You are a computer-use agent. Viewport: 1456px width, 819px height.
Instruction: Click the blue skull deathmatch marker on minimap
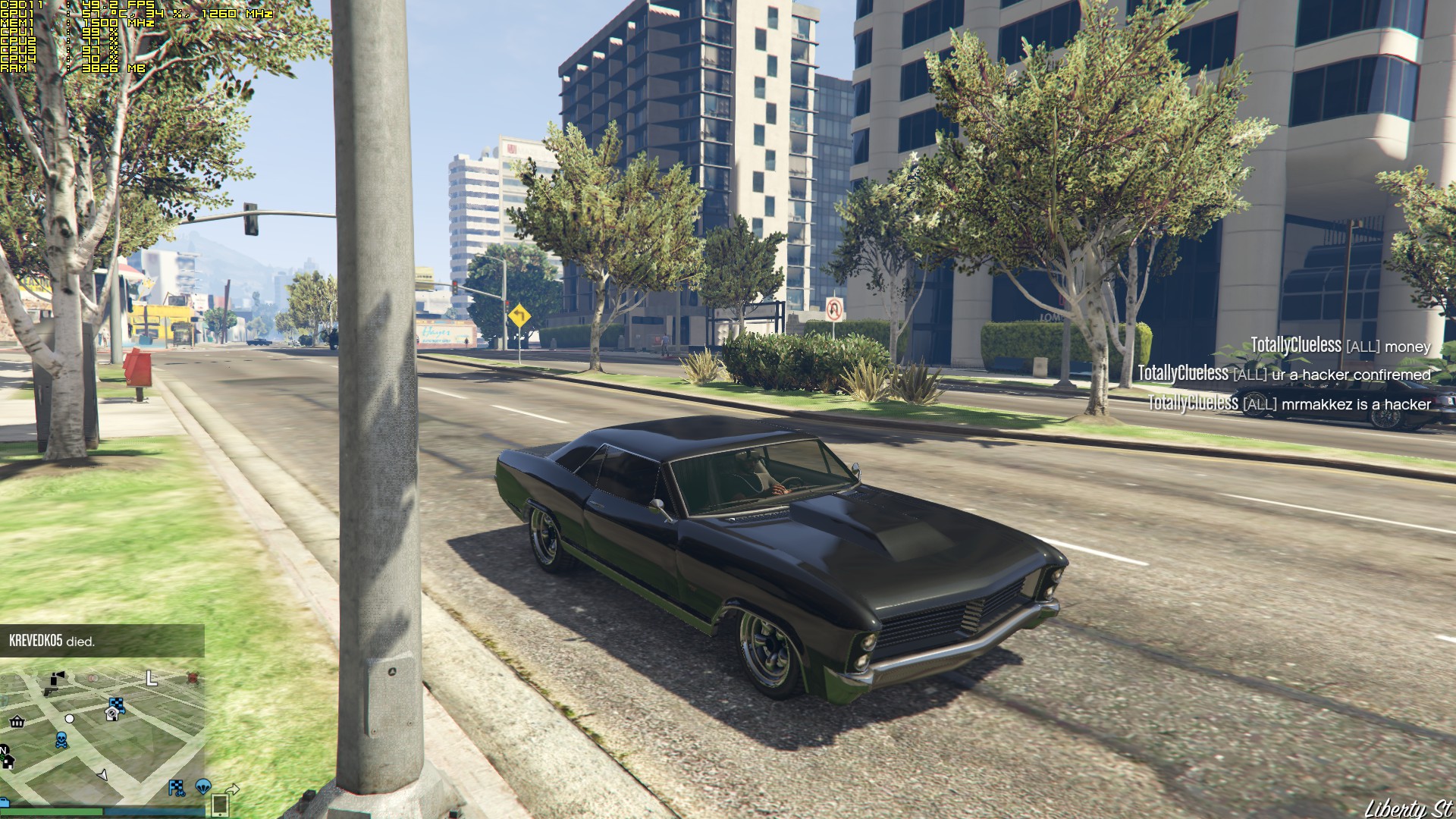(x=61, y=740)
